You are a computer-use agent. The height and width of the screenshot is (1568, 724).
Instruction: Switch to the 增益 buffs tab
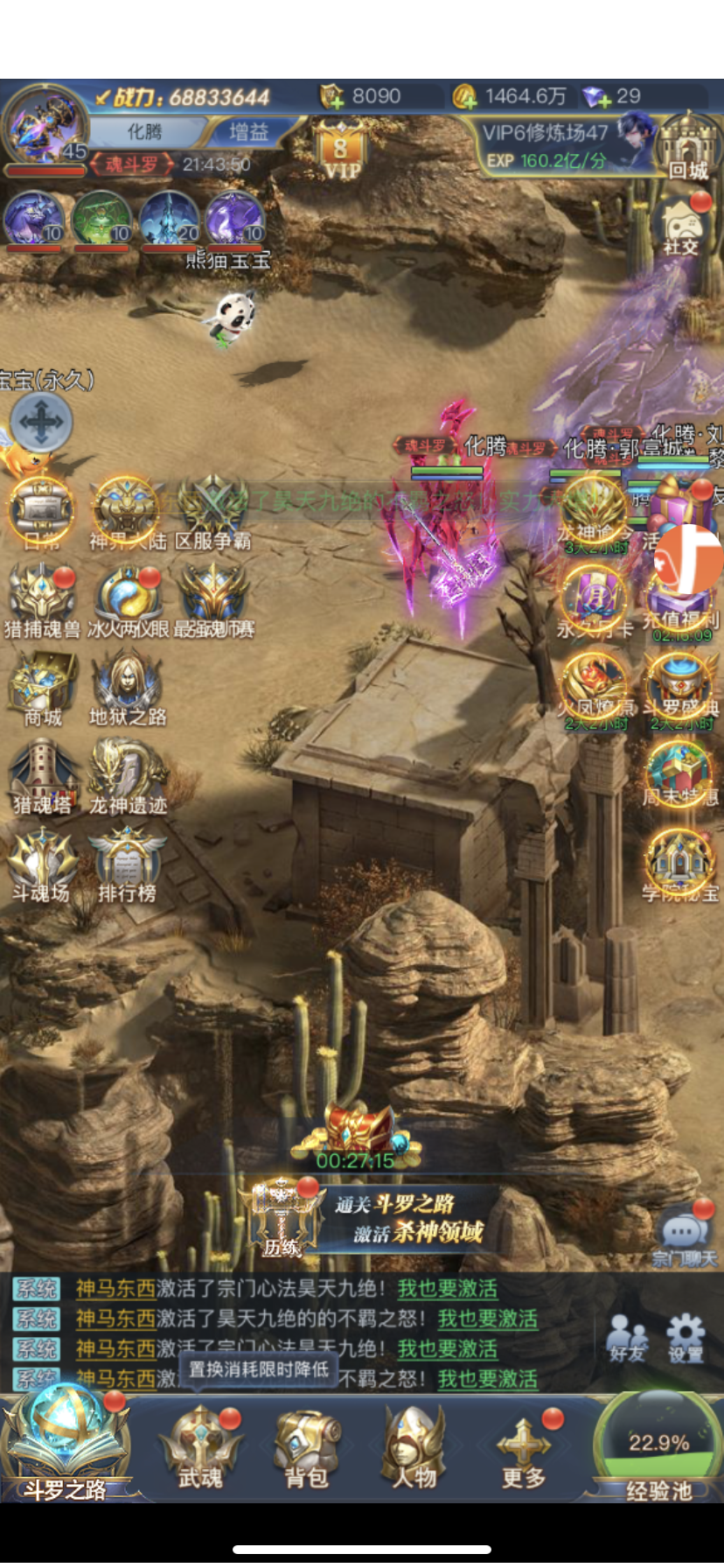tap(248, 132)
